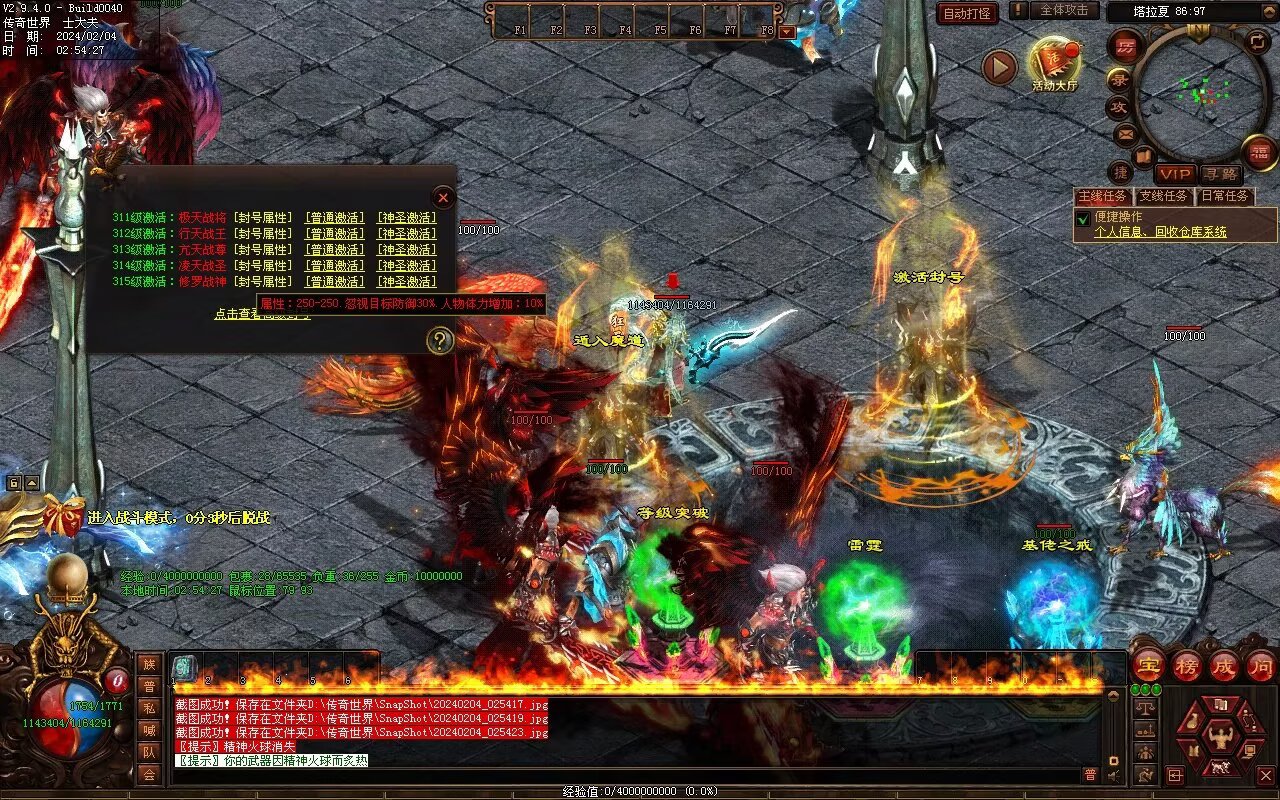1280x800 pixels.
Task: Open the question mark help button
Action: pos(440,341)
